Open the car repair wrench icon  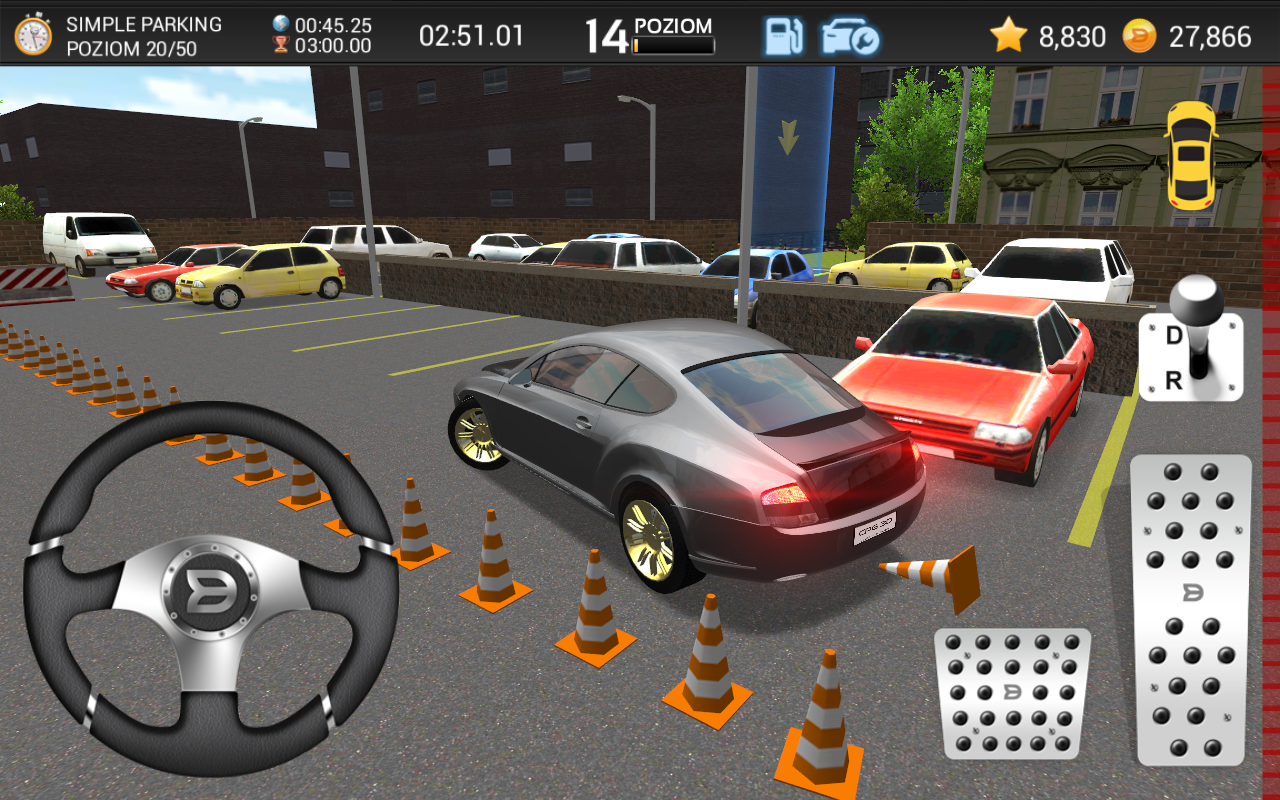coord(849,36)
